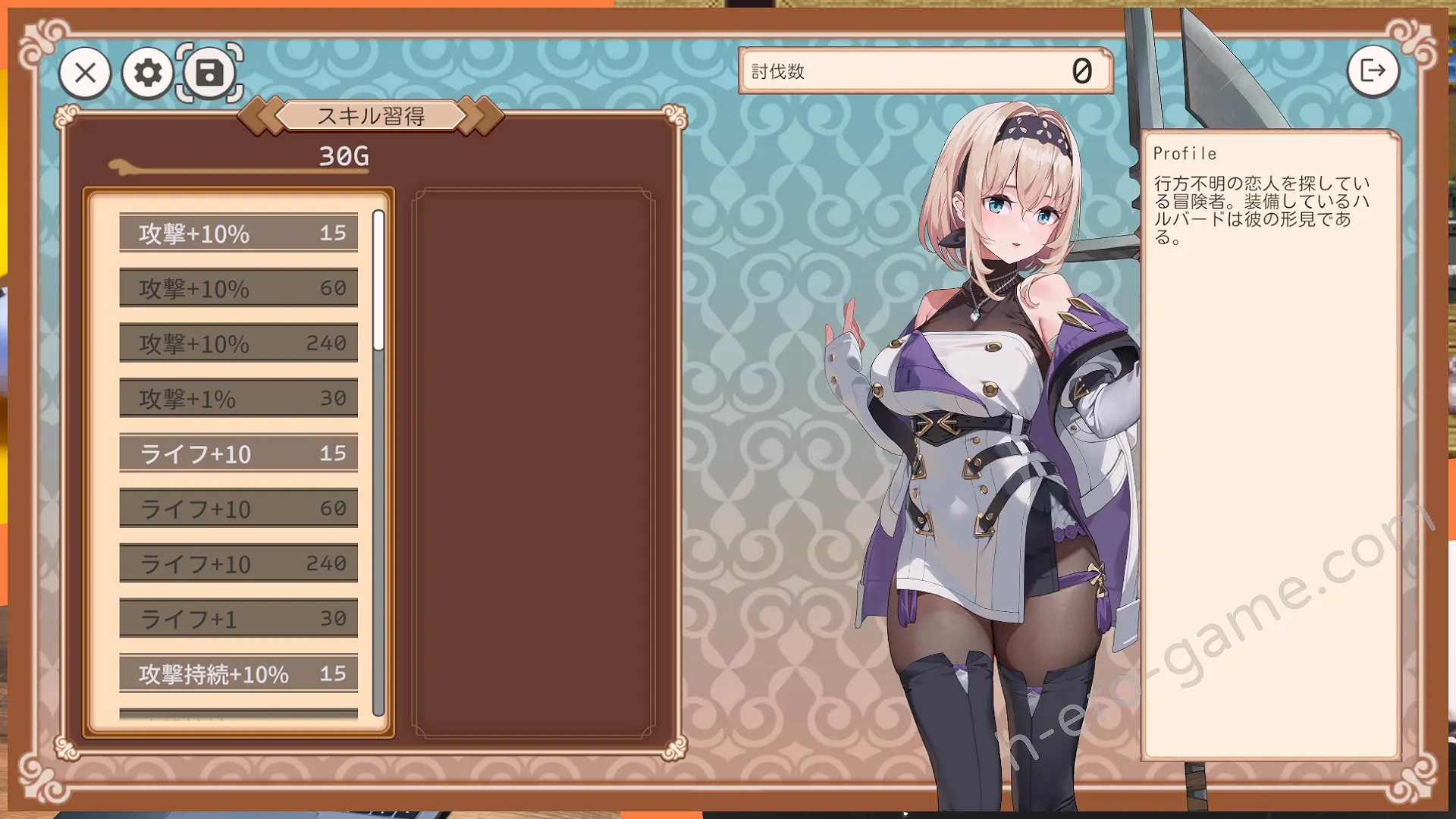Click the floppy disk save icon
The height and width of the screenshot is (819, 1456).
(x=210, y=73)
